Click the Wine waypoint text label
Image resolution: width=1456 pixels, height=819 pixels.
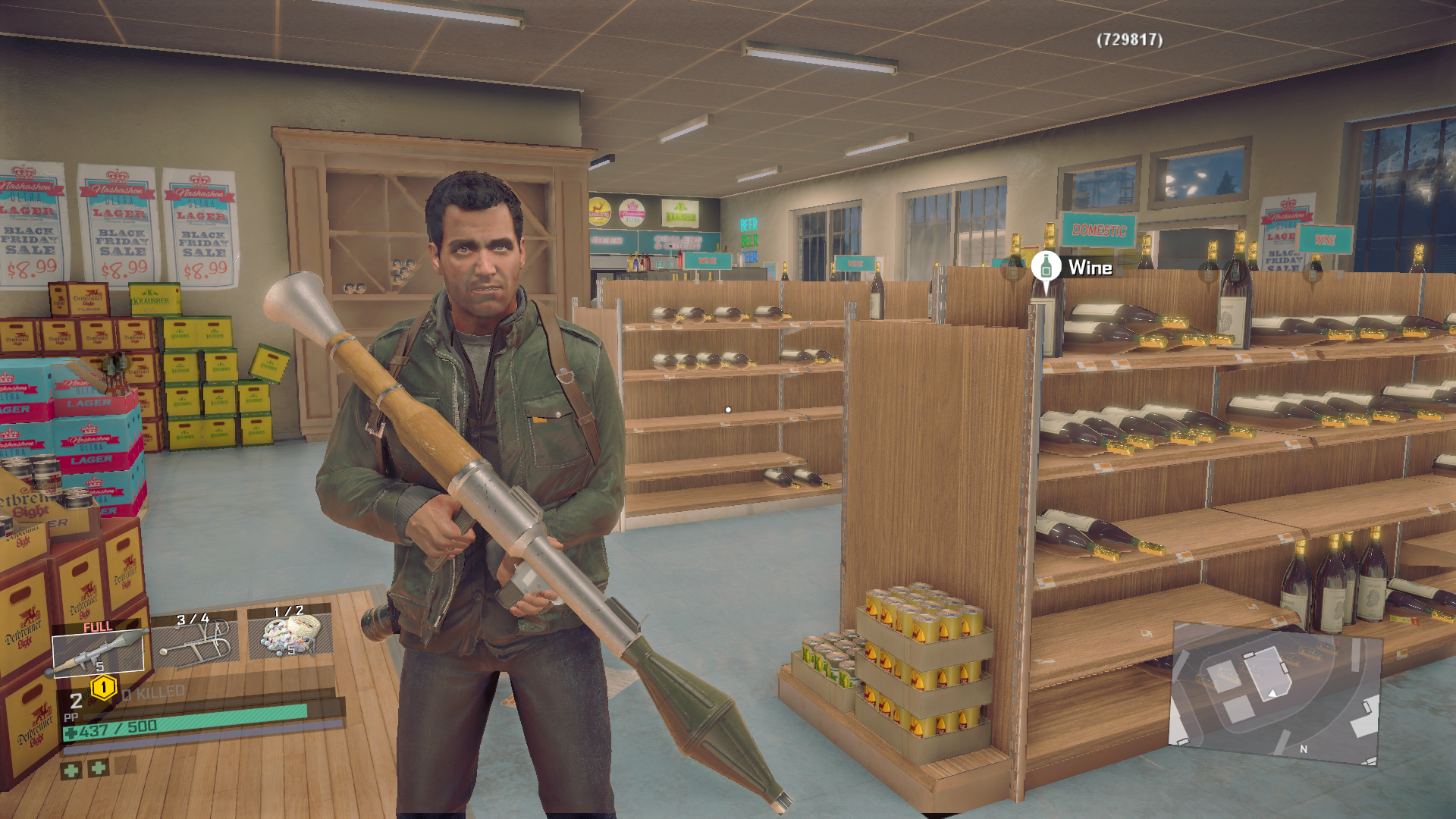(x=1090, y=268)
